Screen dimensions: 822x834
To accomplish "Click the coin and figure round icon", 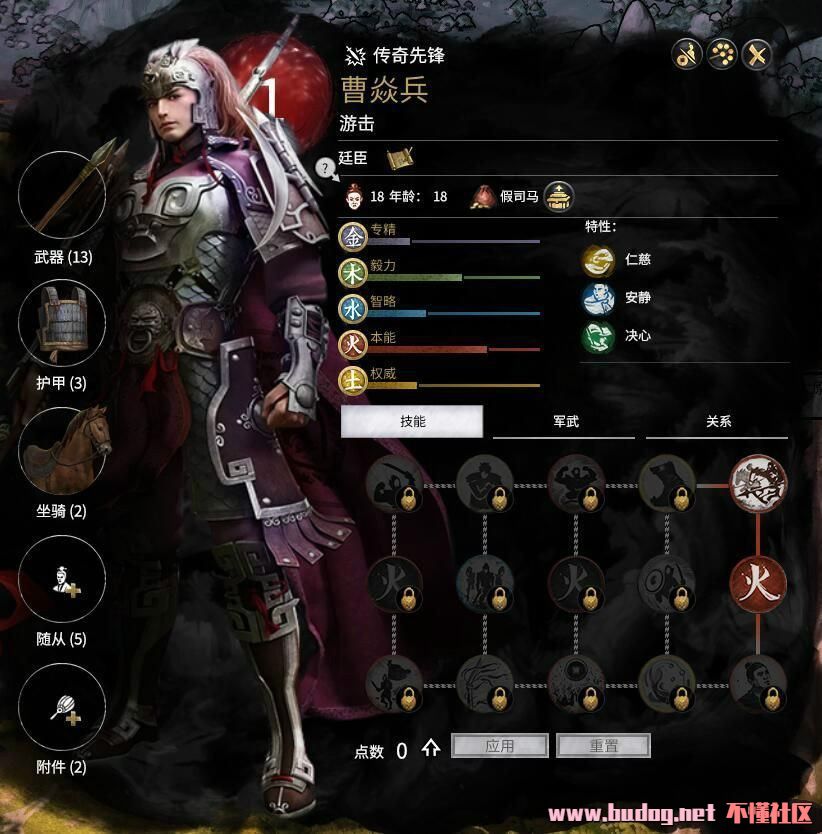I will pyautogui.click(x=685, y=55).
